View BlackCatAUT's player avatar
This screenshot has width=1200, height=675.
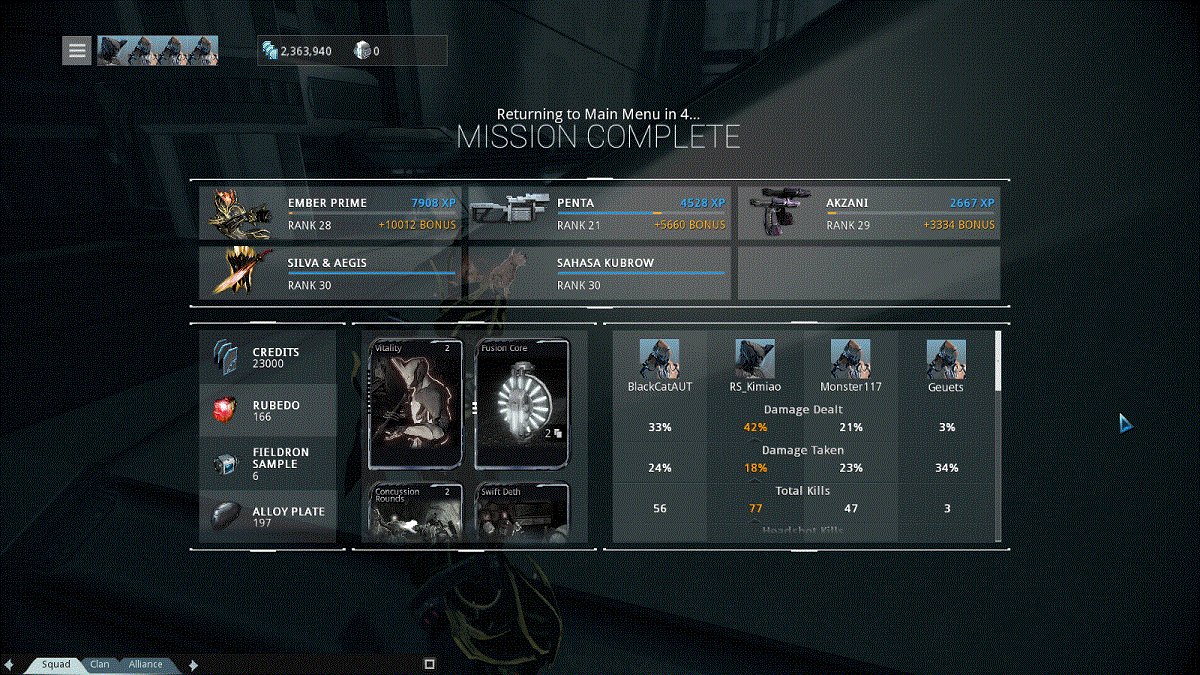pos(659,358)
